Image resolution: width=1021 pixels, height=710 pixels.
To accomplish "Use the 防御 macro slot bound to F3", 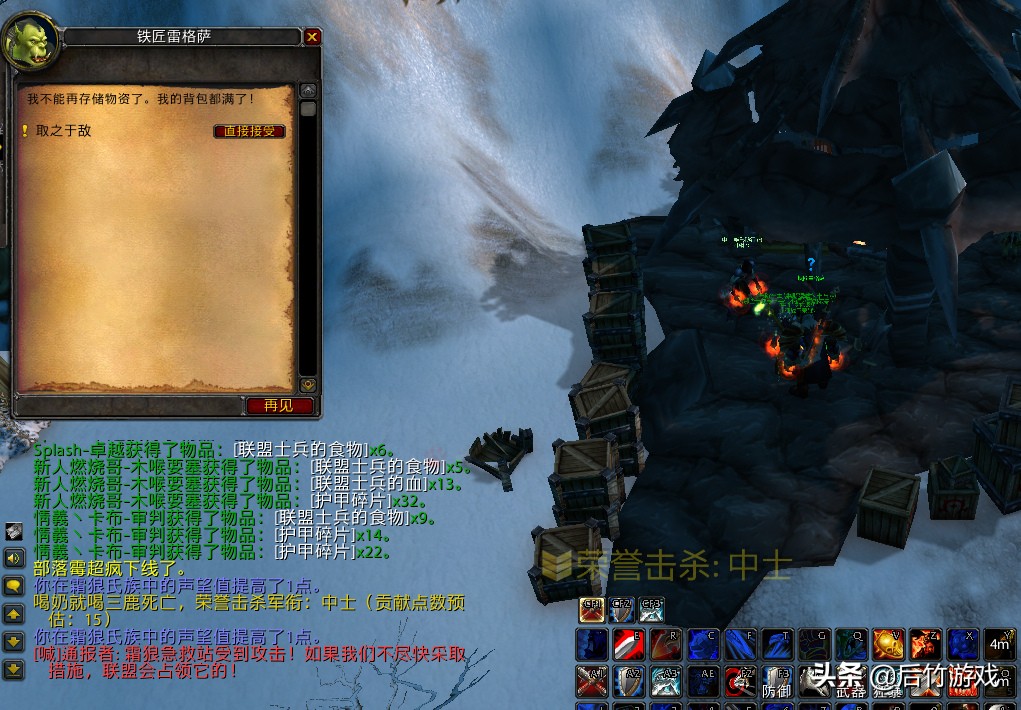I will [x=776, y=681].
